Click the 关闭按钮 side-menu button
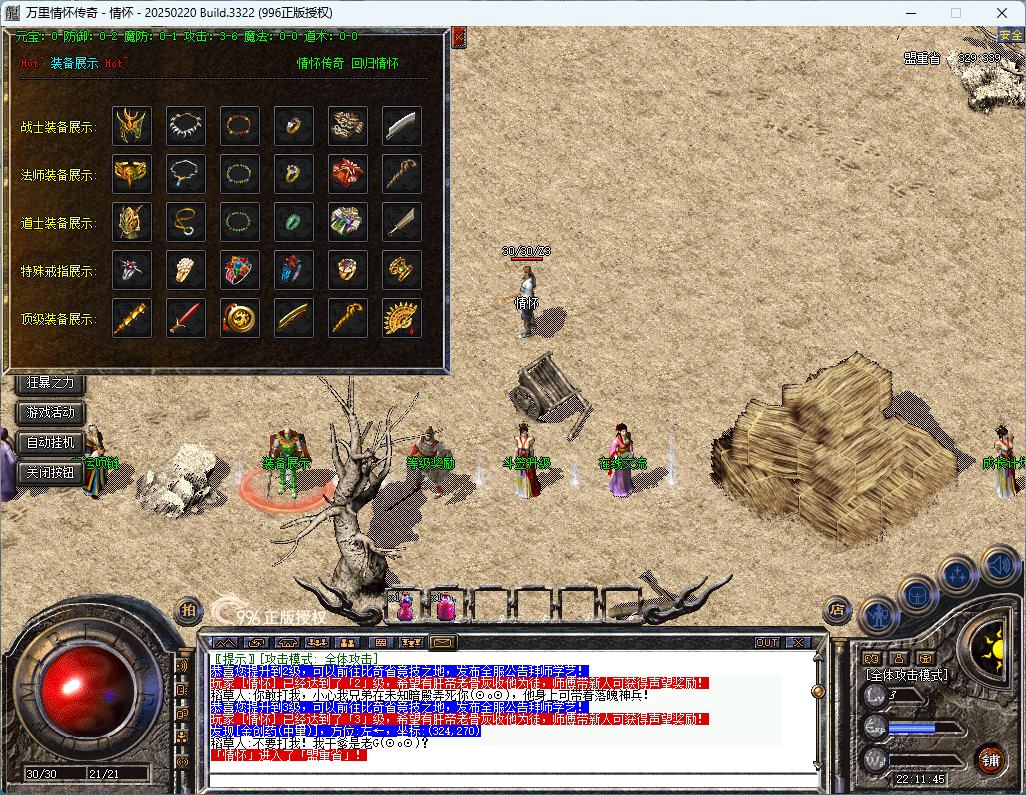 tap(51, 472)
